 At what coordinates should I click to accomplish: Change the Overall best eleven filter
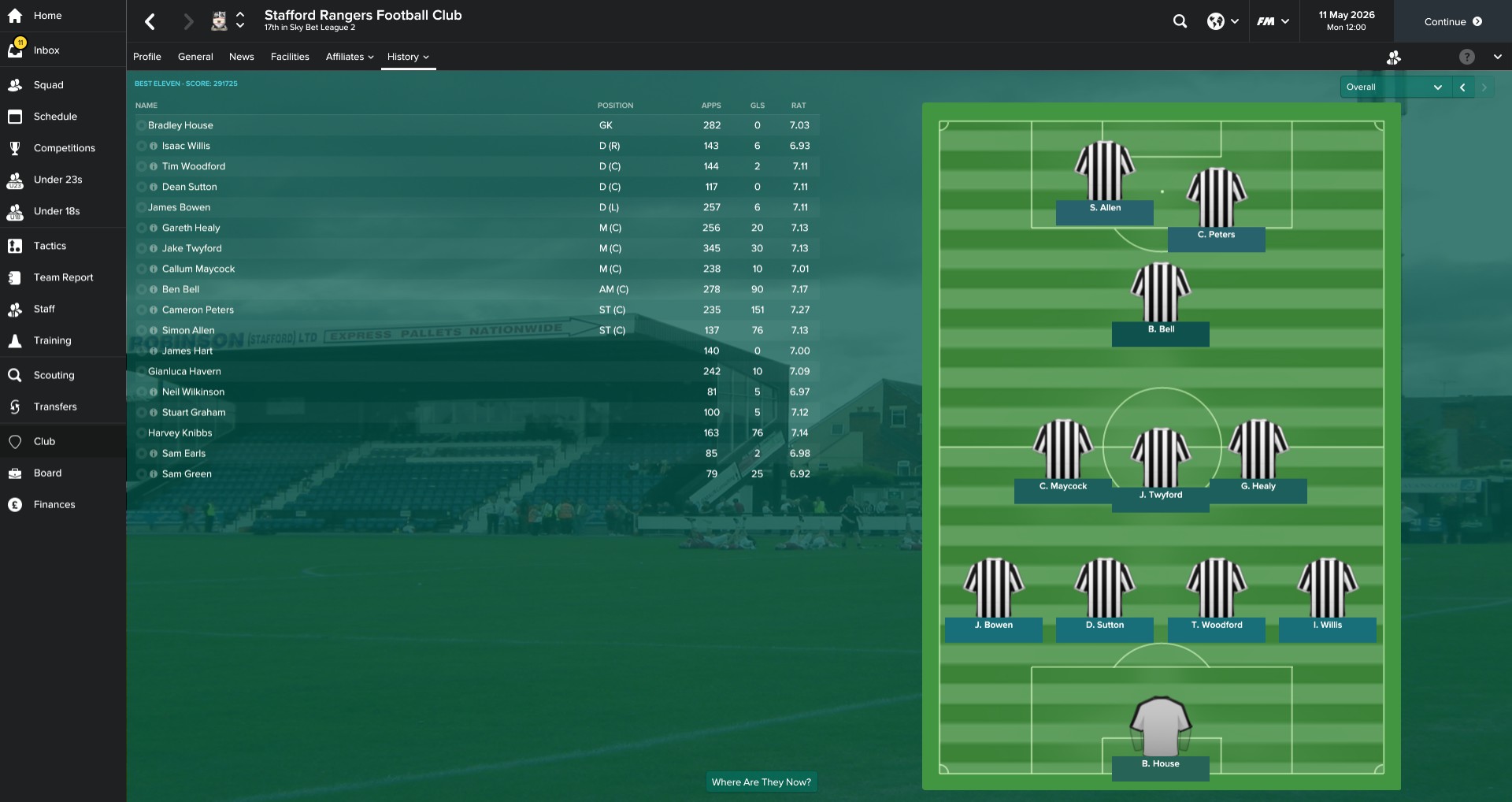[1394, 87]
